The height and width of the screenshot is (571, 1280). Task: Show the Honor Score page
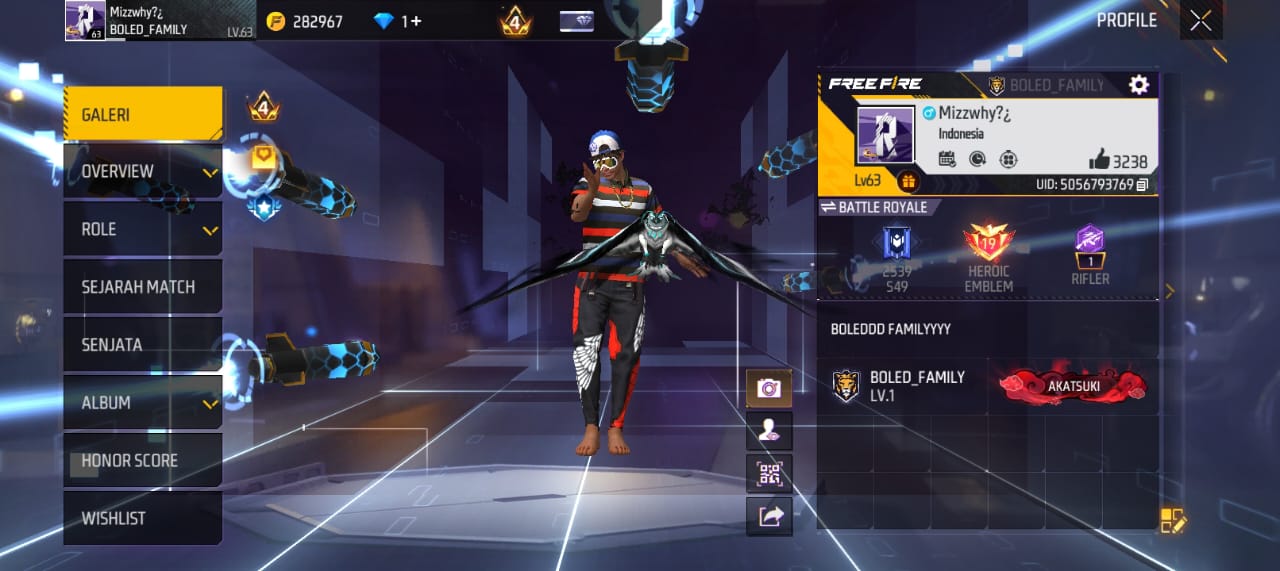tap(143, 461)
